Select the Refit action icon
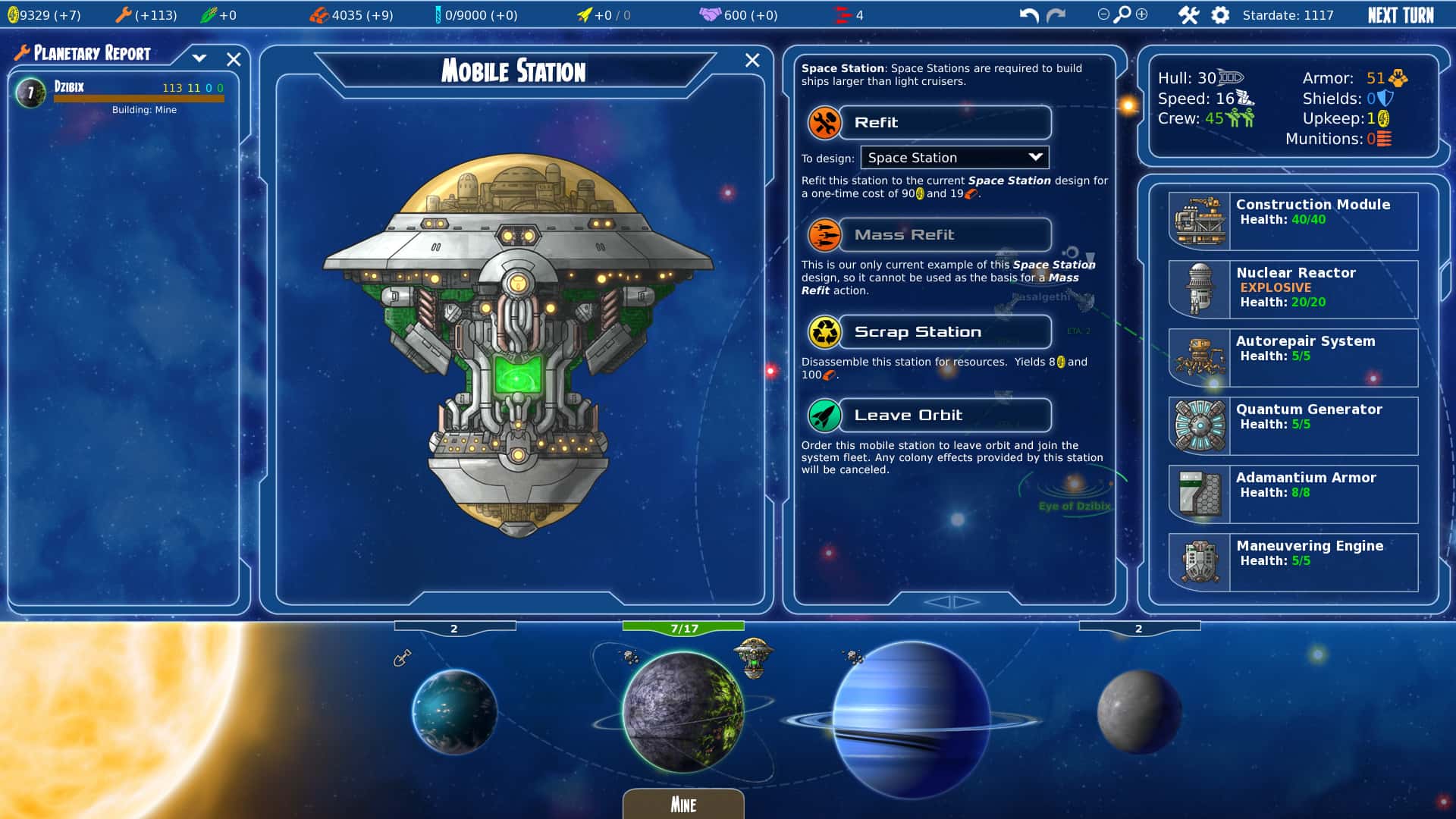This screenshot has width=1456, height=819. [x=824, y=122]
